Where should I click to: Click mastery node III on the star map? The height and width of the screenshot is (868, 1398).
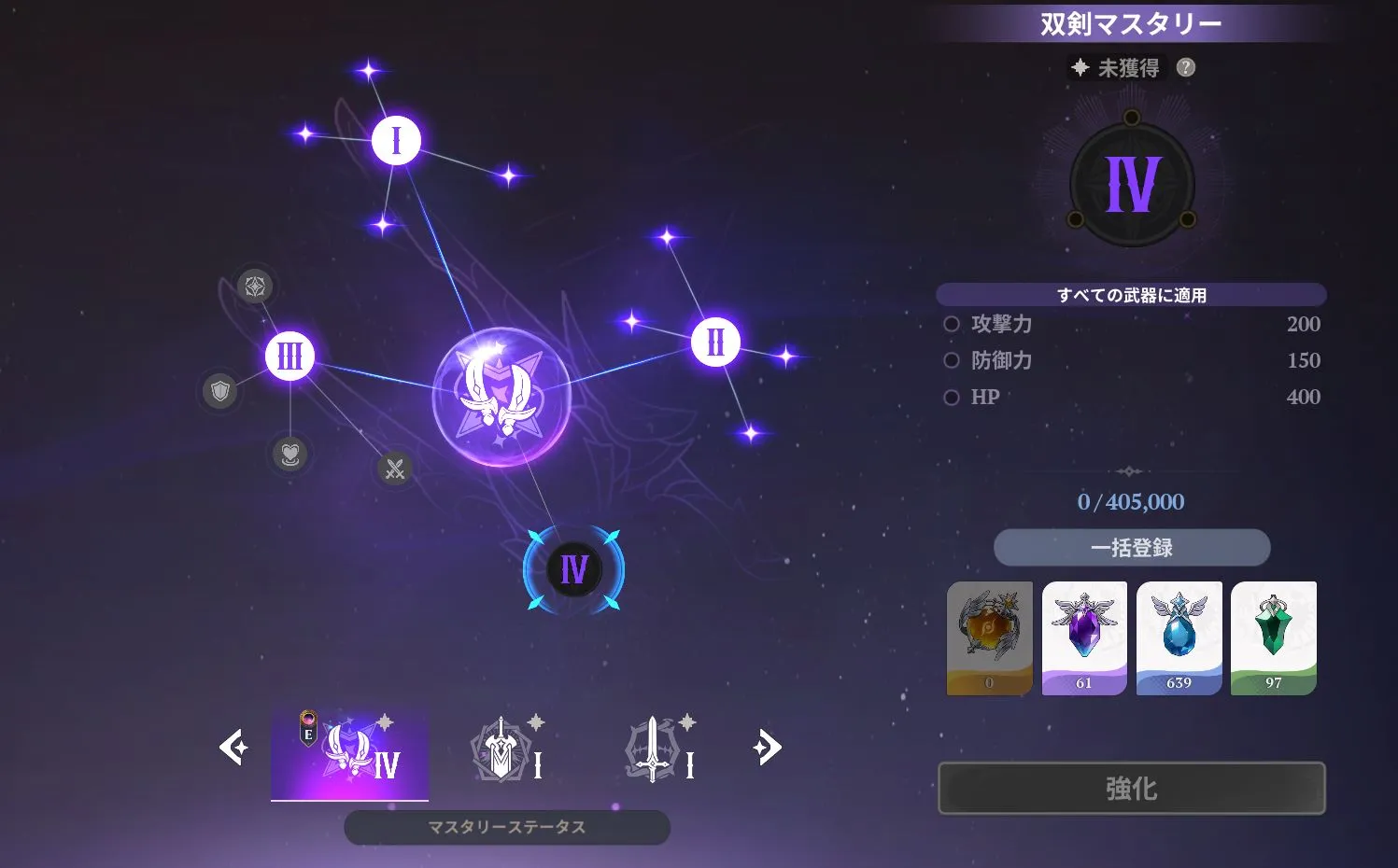coord(289,356)
